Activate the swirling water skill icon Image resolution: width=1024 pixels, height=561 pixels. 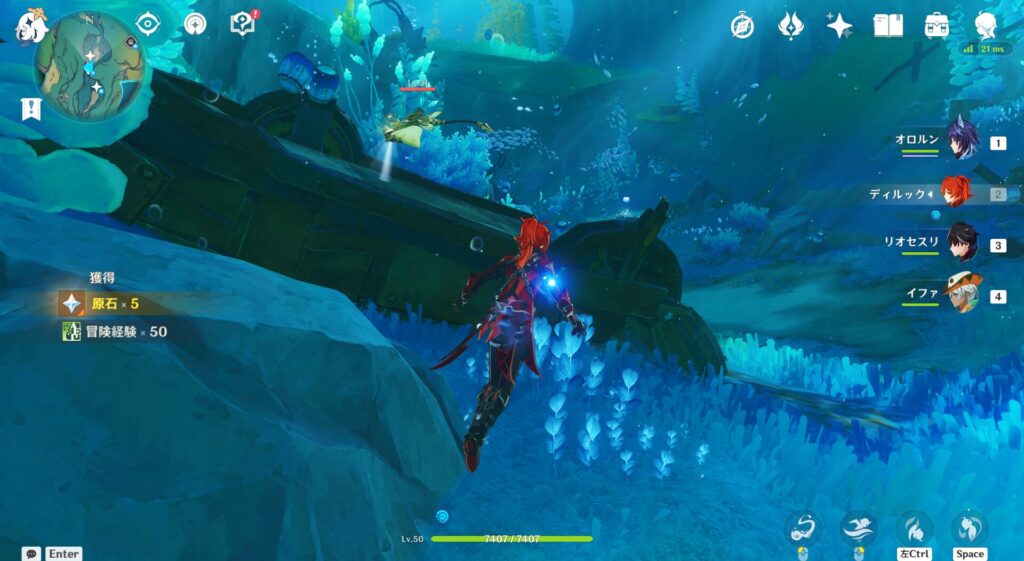[x=803, y=528]
